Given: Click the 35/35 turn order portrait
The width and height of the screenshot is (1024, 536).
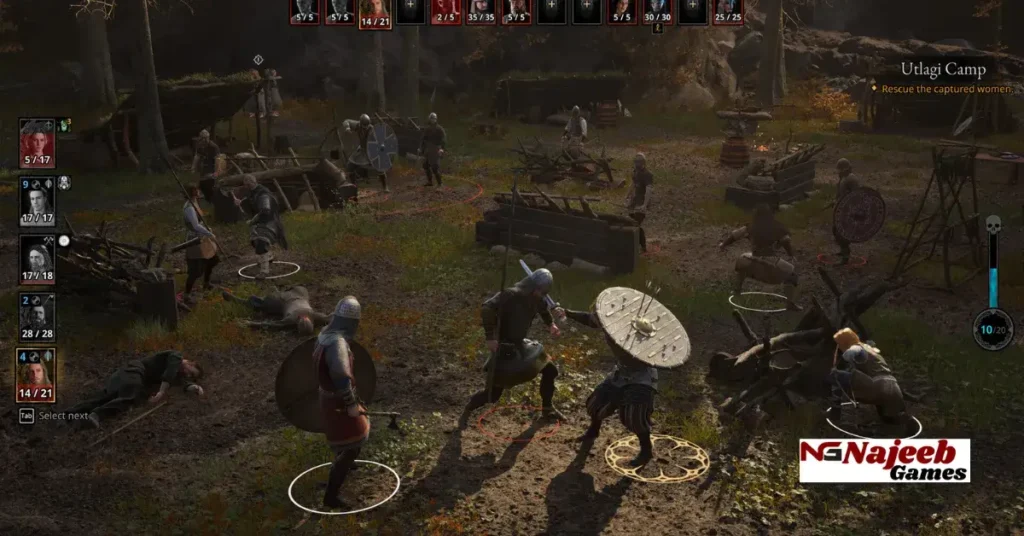Looking at the screenshot, I should [481, 11].
